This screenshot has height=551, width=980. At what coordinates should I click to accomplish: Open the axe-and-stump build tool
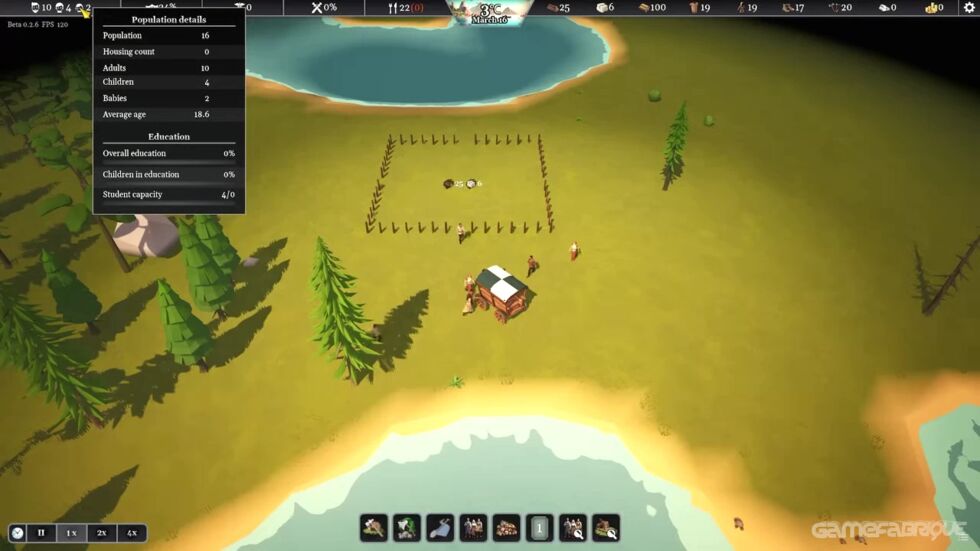(374, 528)
